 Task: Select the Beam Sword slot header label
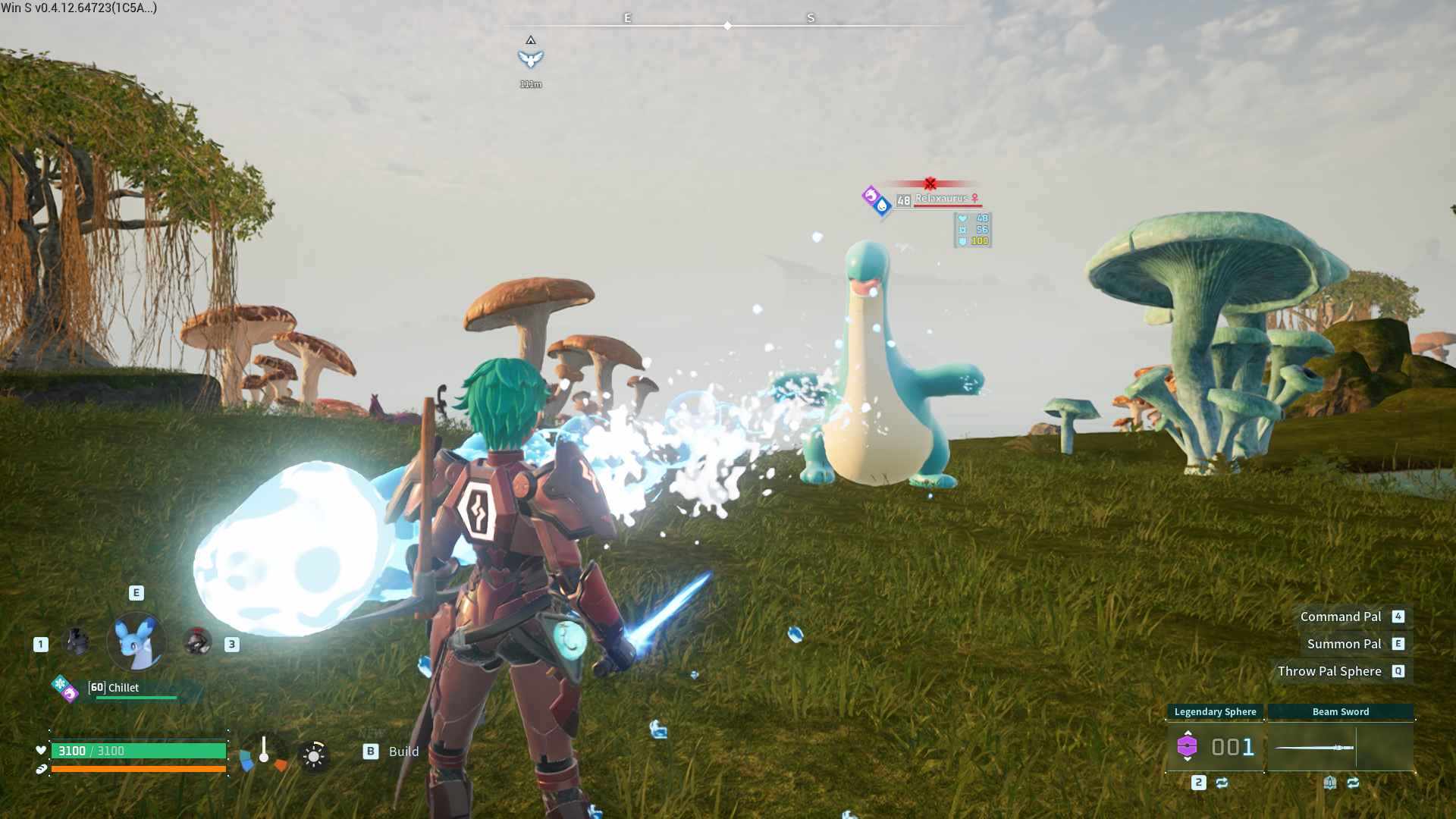(1340, 712)
